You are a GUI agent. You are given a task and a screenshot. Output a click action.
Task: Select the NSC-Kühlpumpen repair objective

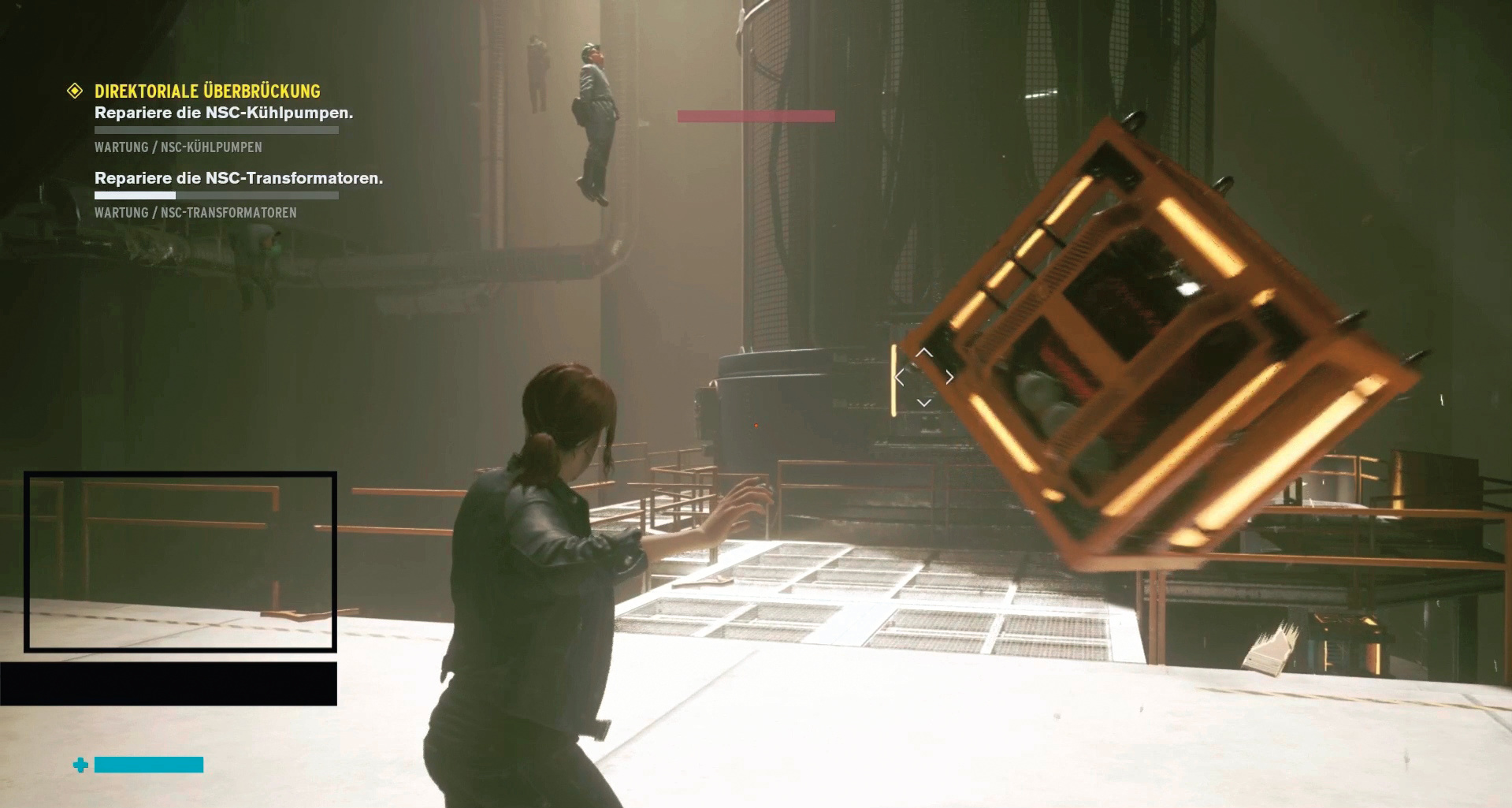pos(224,113)
